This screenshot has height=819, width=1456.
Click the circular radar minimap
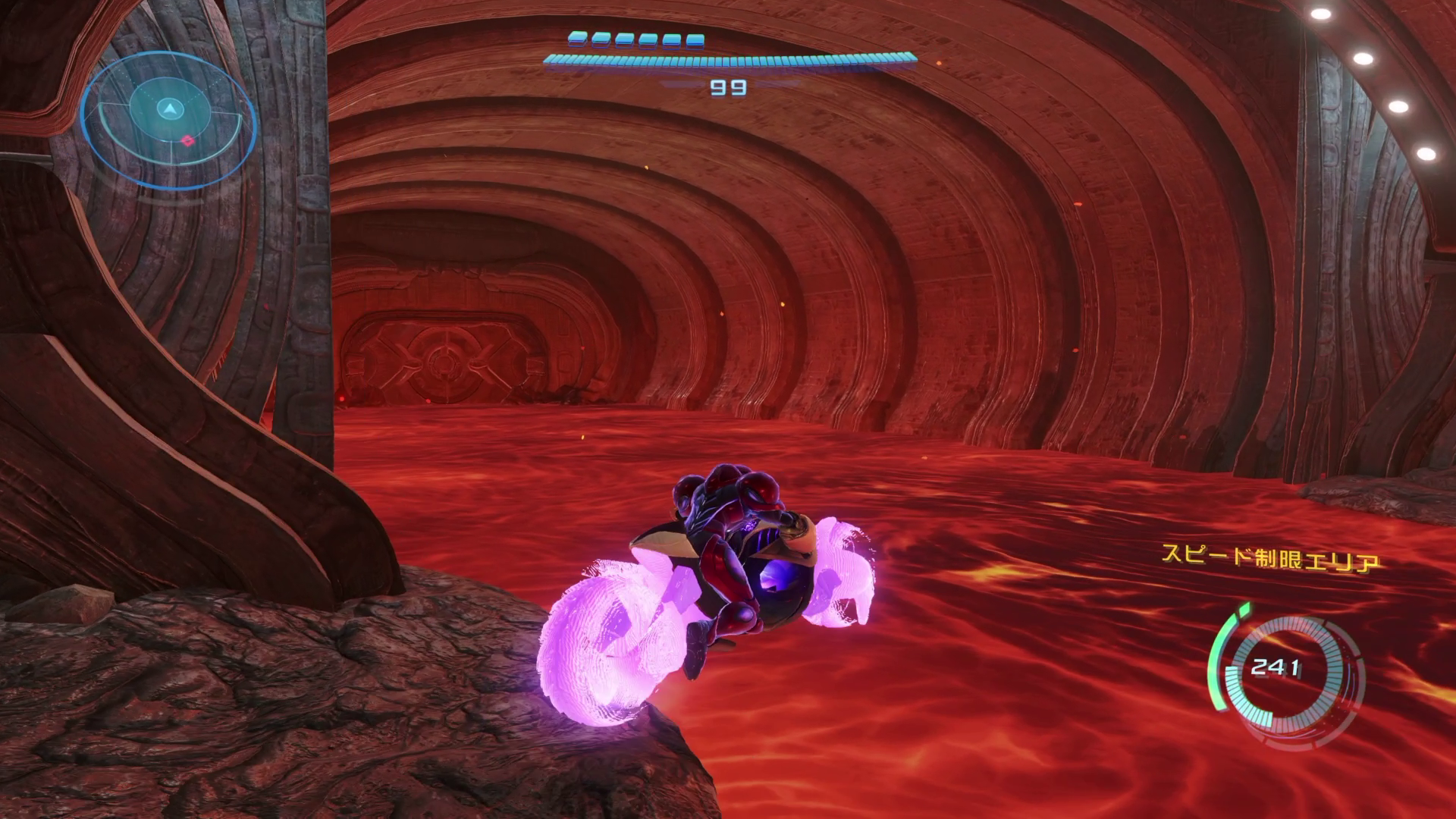click(x=168, y=112)
